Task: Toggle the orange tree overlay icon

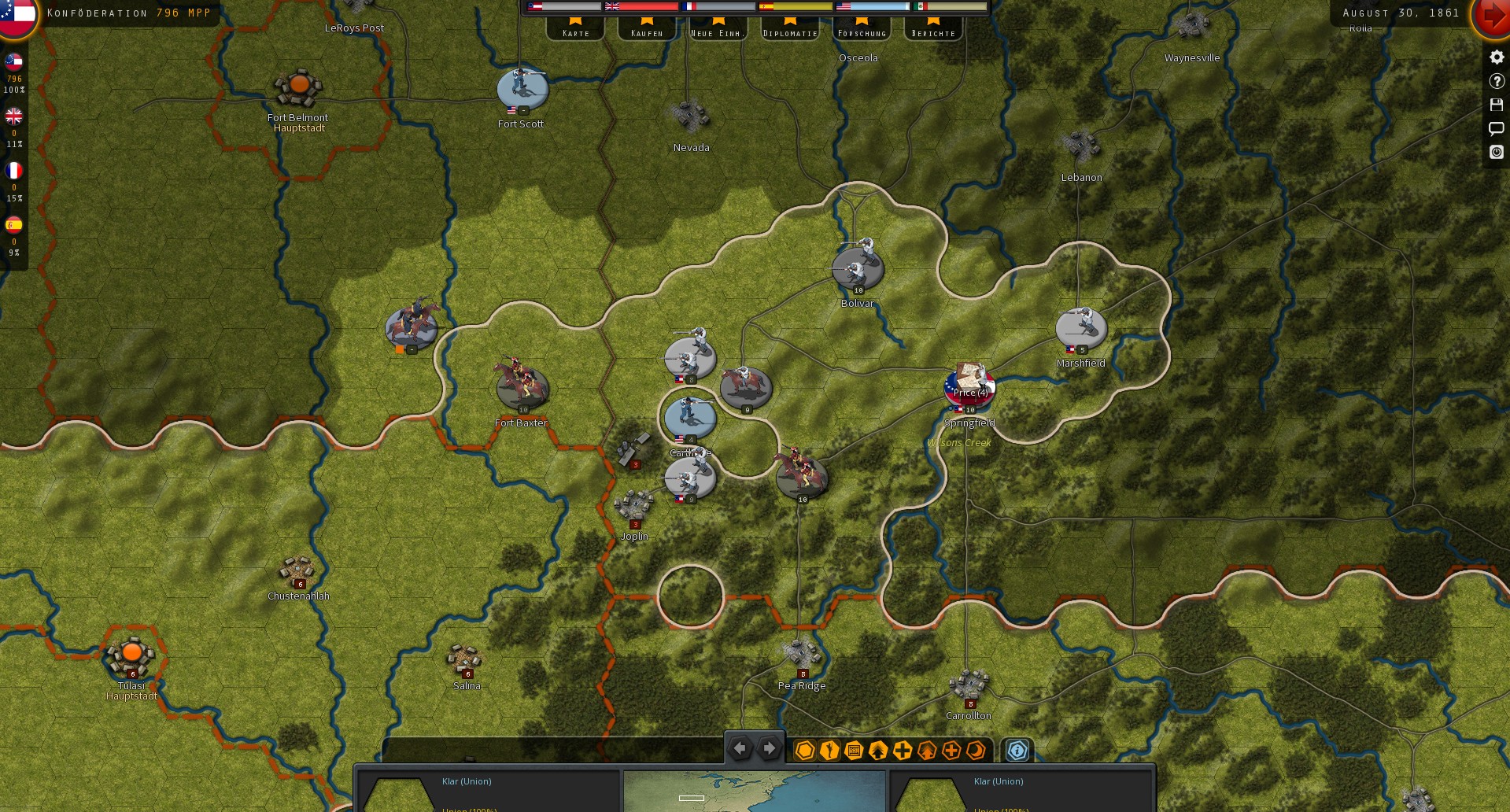Action: pos(927,751)
